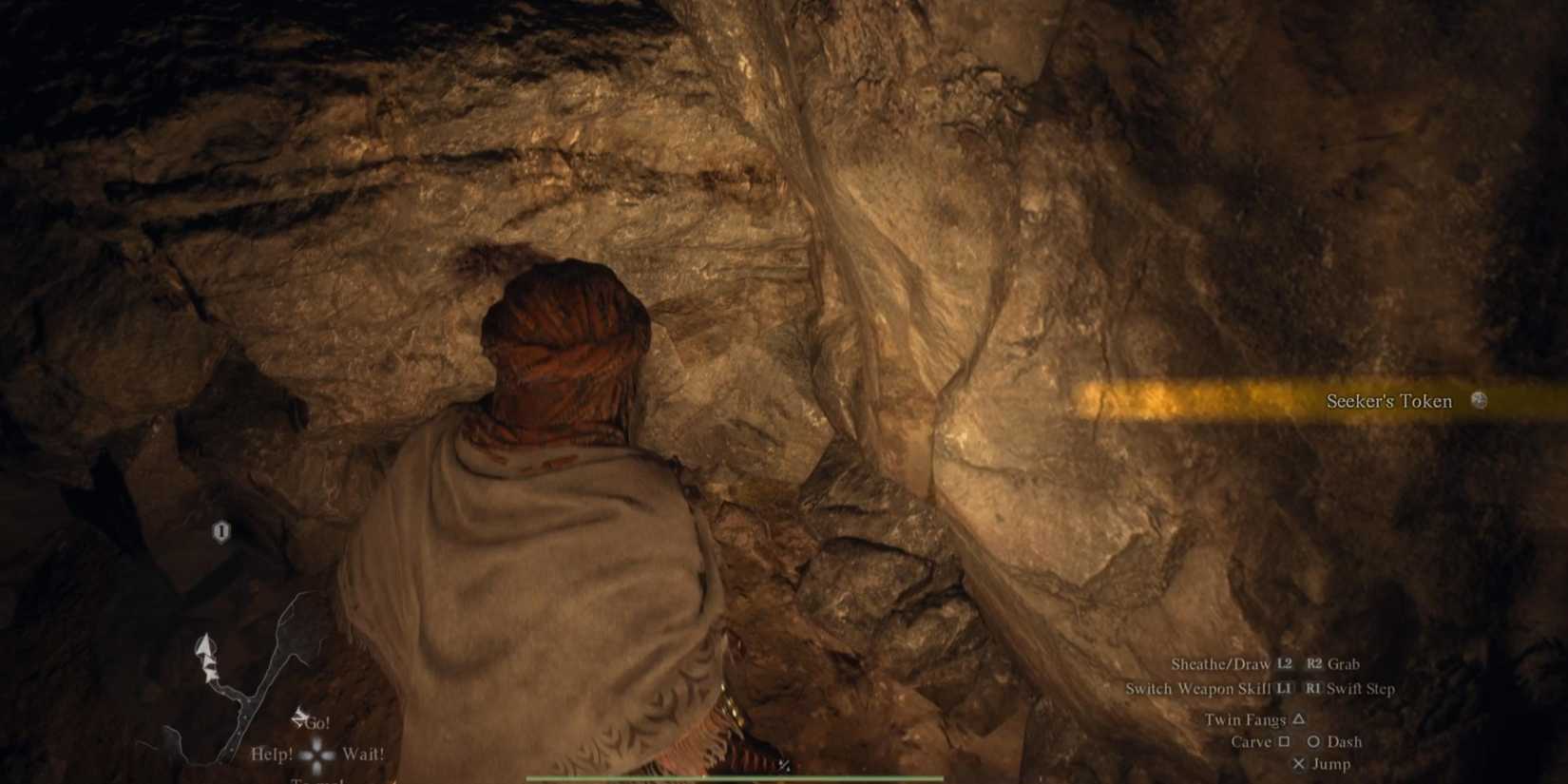Issue the "Help!" pawn command
1568x784 pixels.
(274, 753)
